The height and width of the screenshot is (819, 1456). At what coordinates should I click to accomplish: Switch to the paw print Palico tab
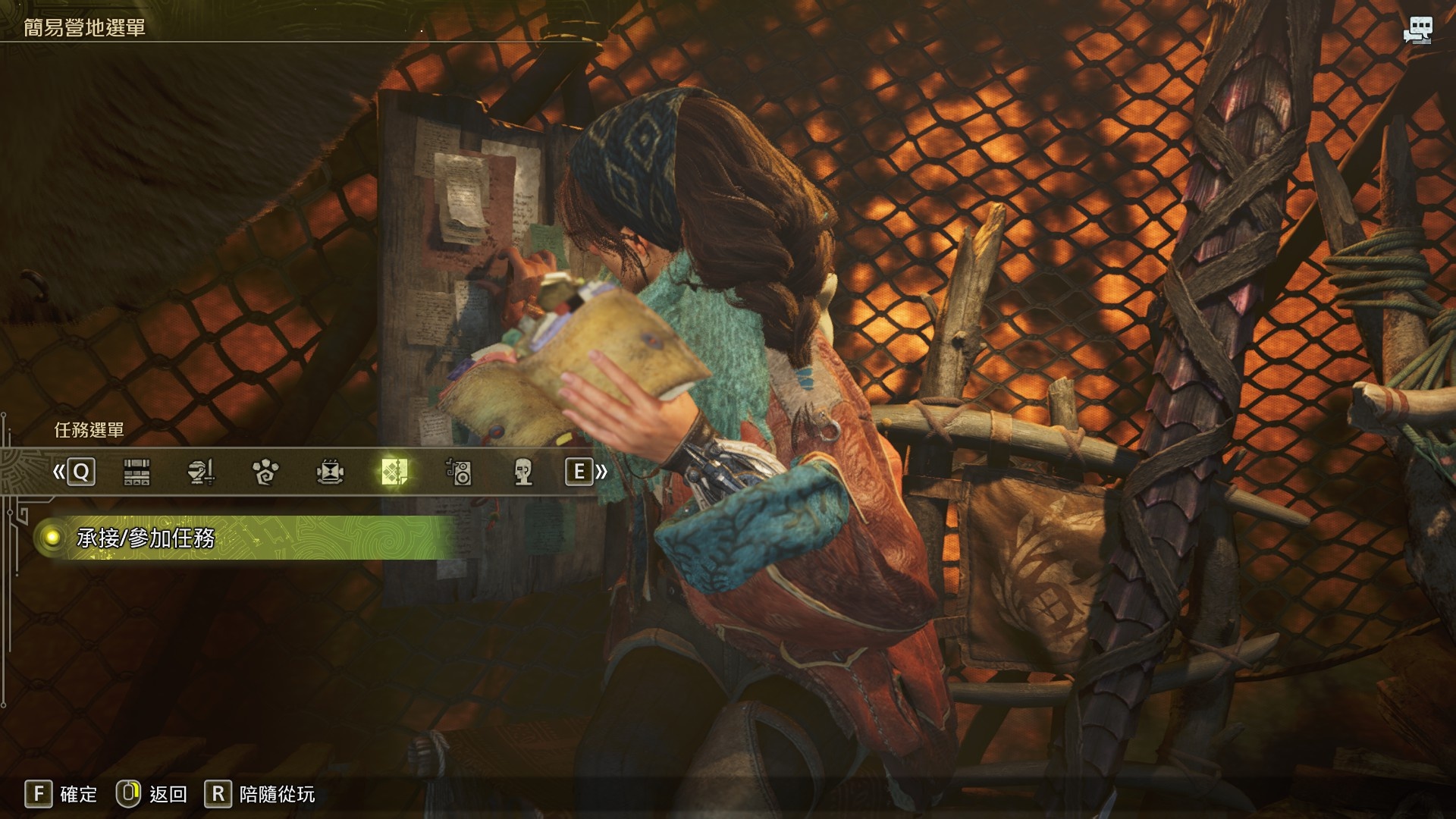(265, 472)
